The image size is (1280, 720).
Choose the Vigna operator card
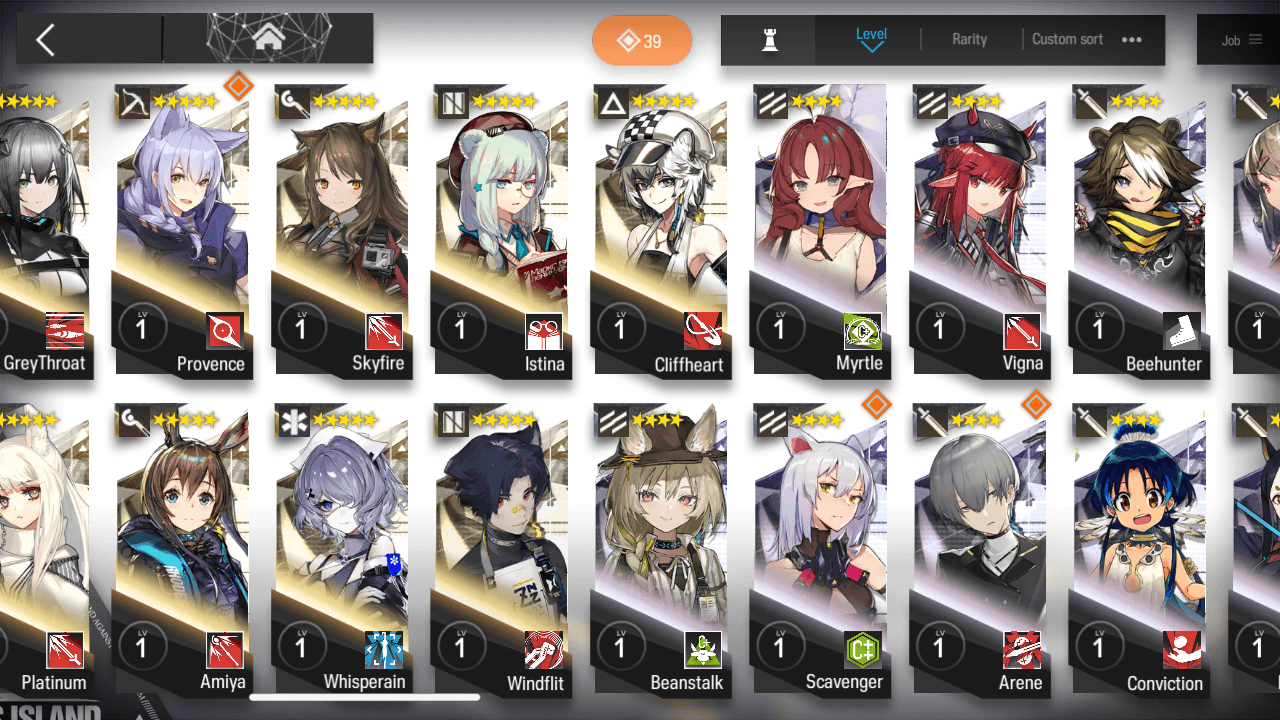(x=980, y=230)
